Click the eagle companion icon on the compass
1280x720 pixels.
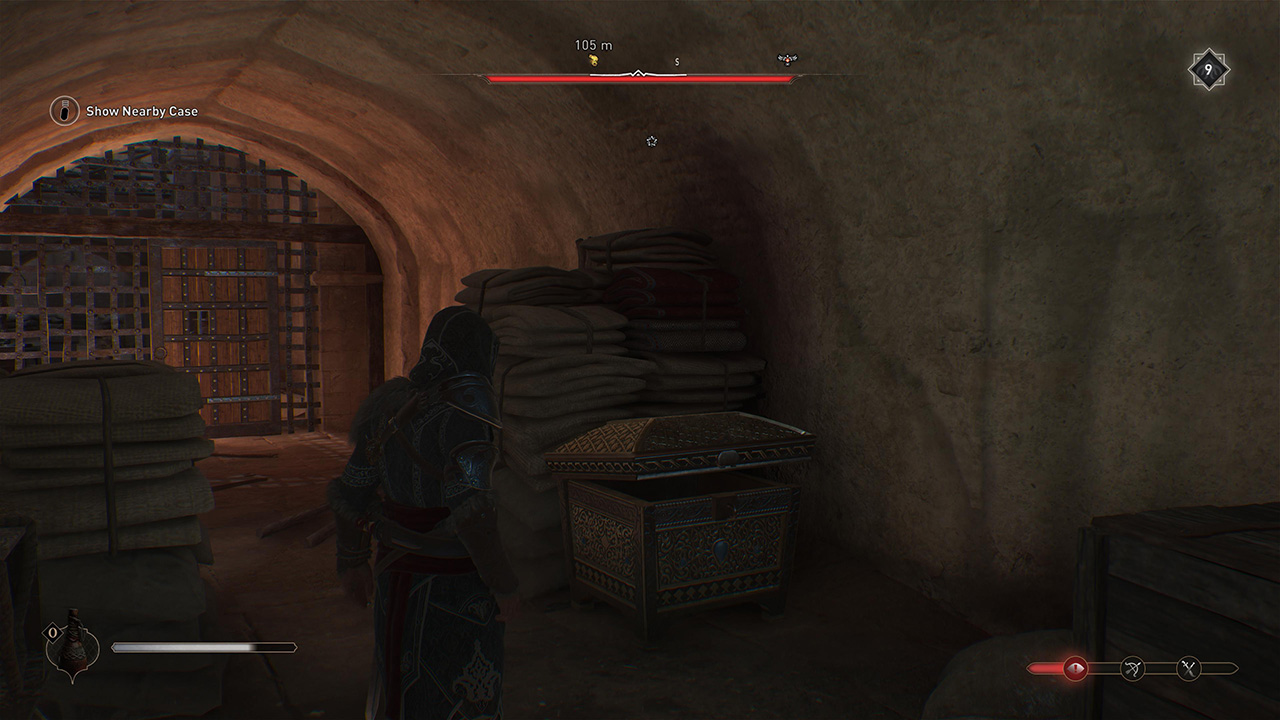coord(787,59)
